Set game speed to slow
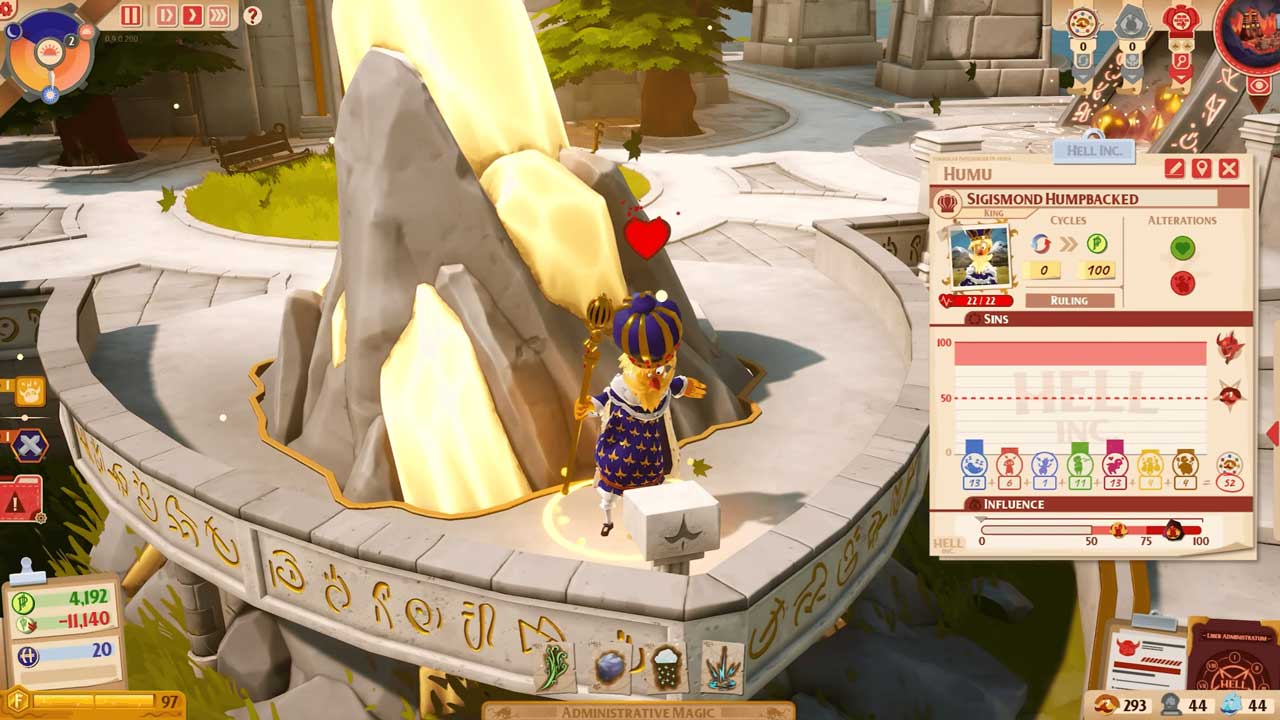Screen dimensions: 1280x720 (x=165, y=15)
